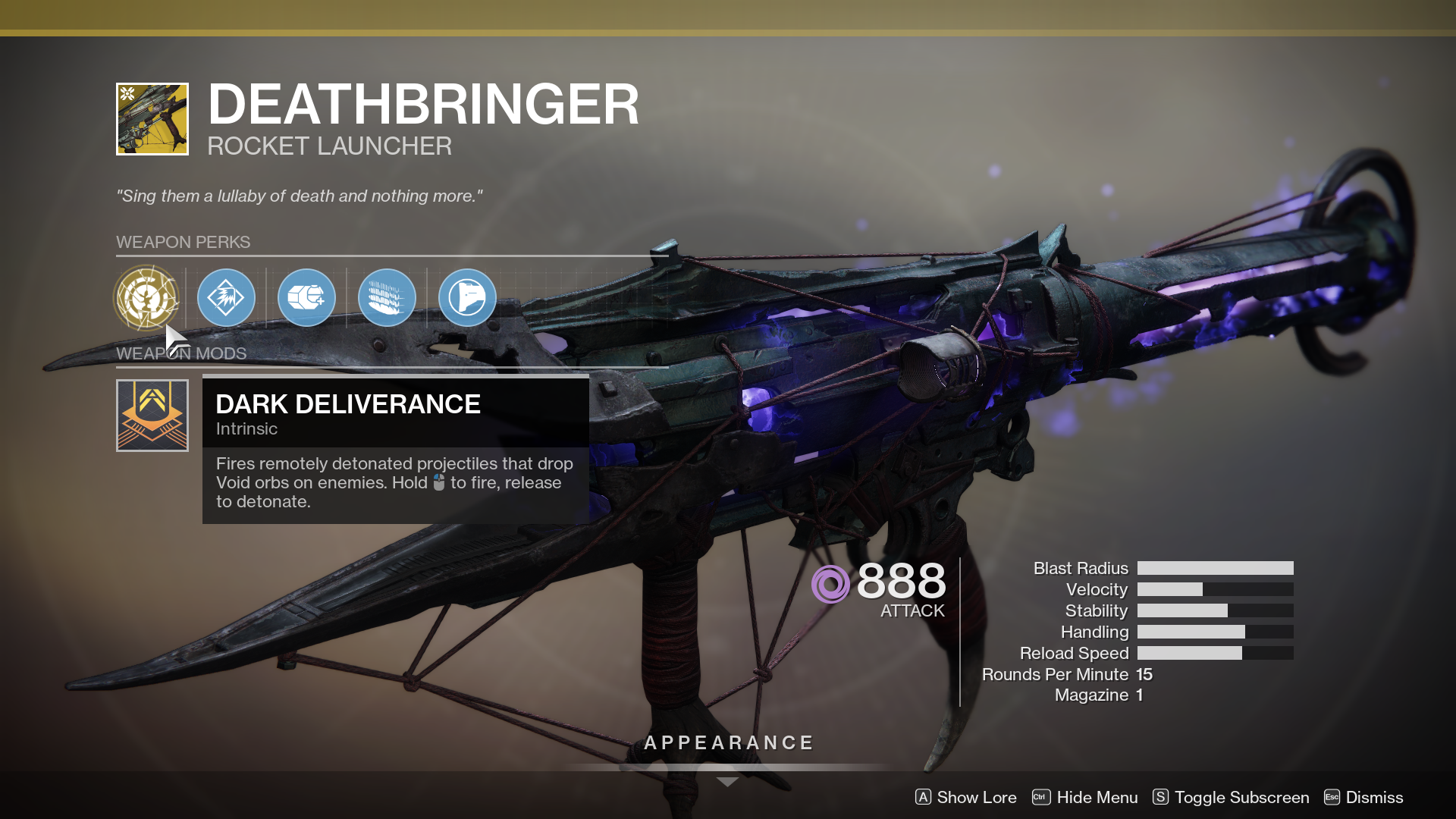Click the Blast Radius stat bar
The width and height of the screenshot is (1456, 819).
(x=1216, y=567)
